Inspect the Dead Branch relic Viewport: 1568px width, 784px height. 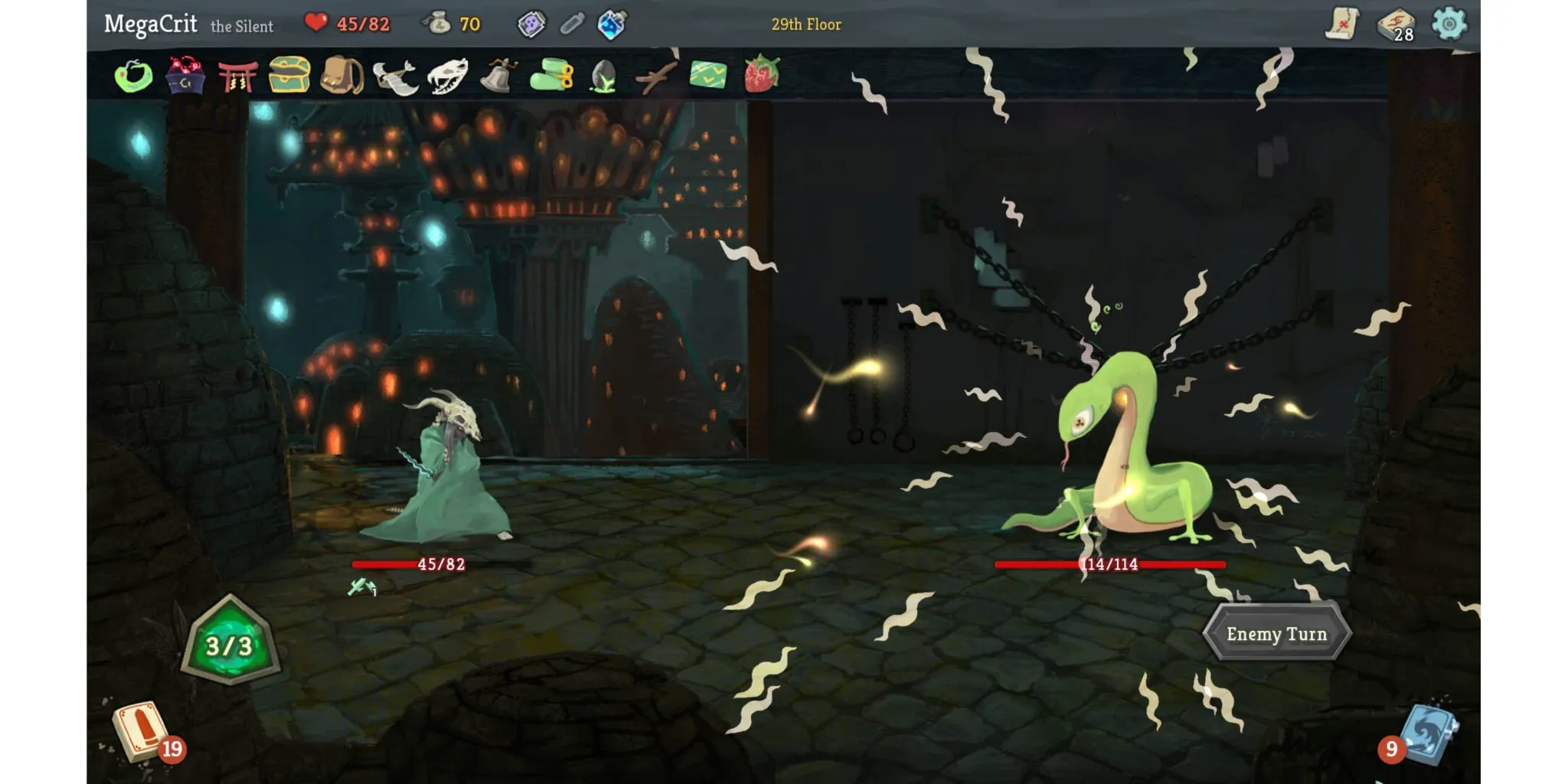[x=655, y=77]
